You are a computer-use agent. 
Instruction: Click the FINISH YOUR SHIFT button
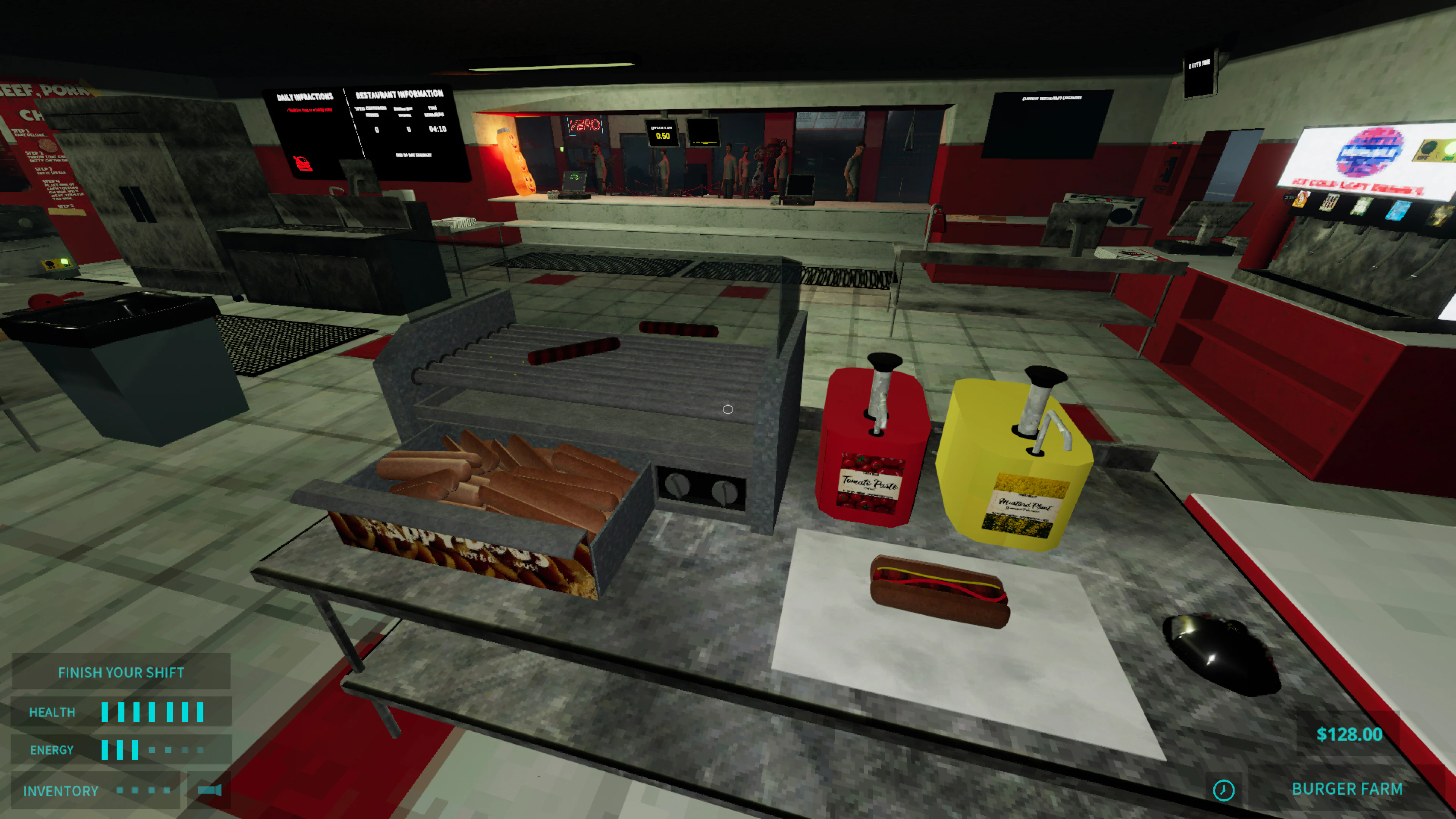pos(121,672)
